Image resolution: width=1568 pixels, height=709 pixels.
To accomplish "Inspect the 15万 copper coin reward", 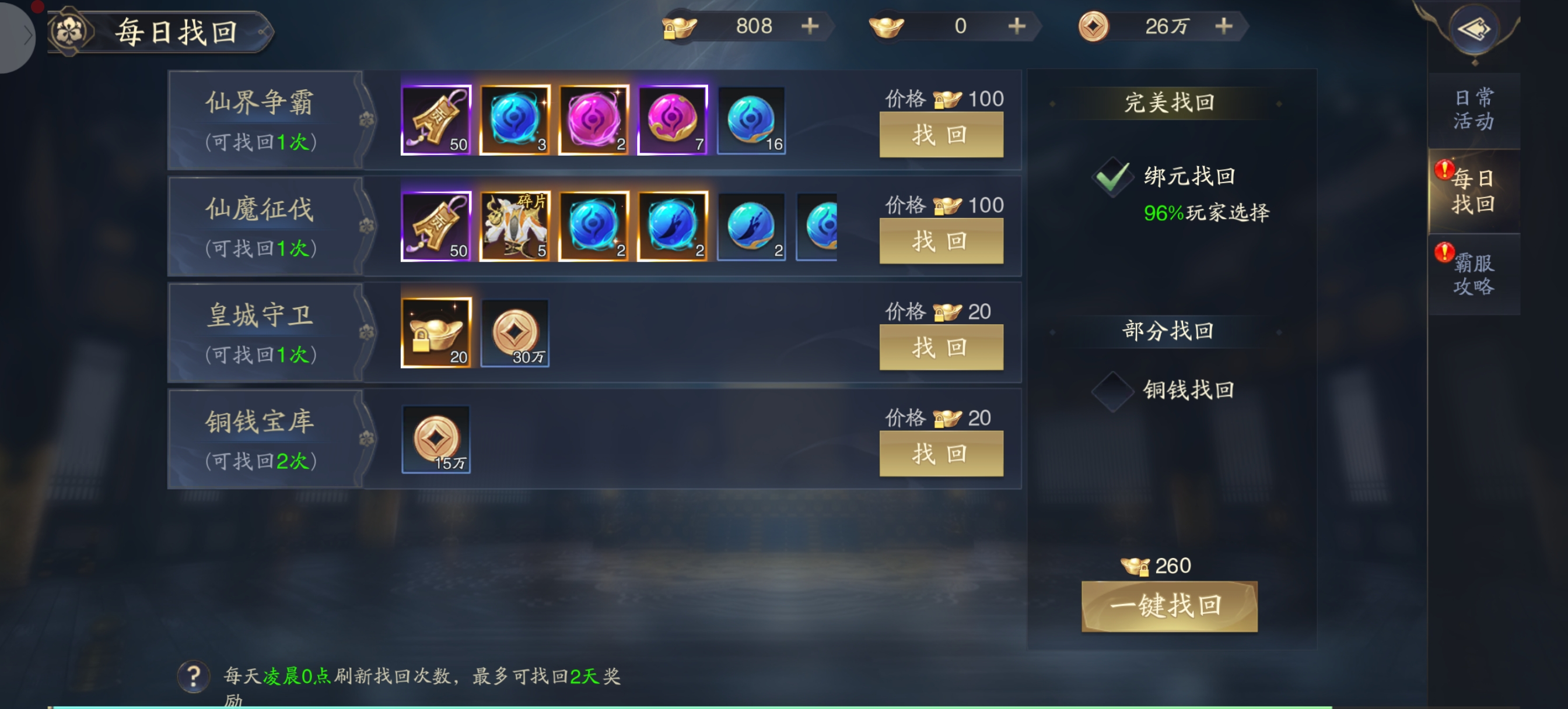I will pyautogui.click(x=436, y=440).
